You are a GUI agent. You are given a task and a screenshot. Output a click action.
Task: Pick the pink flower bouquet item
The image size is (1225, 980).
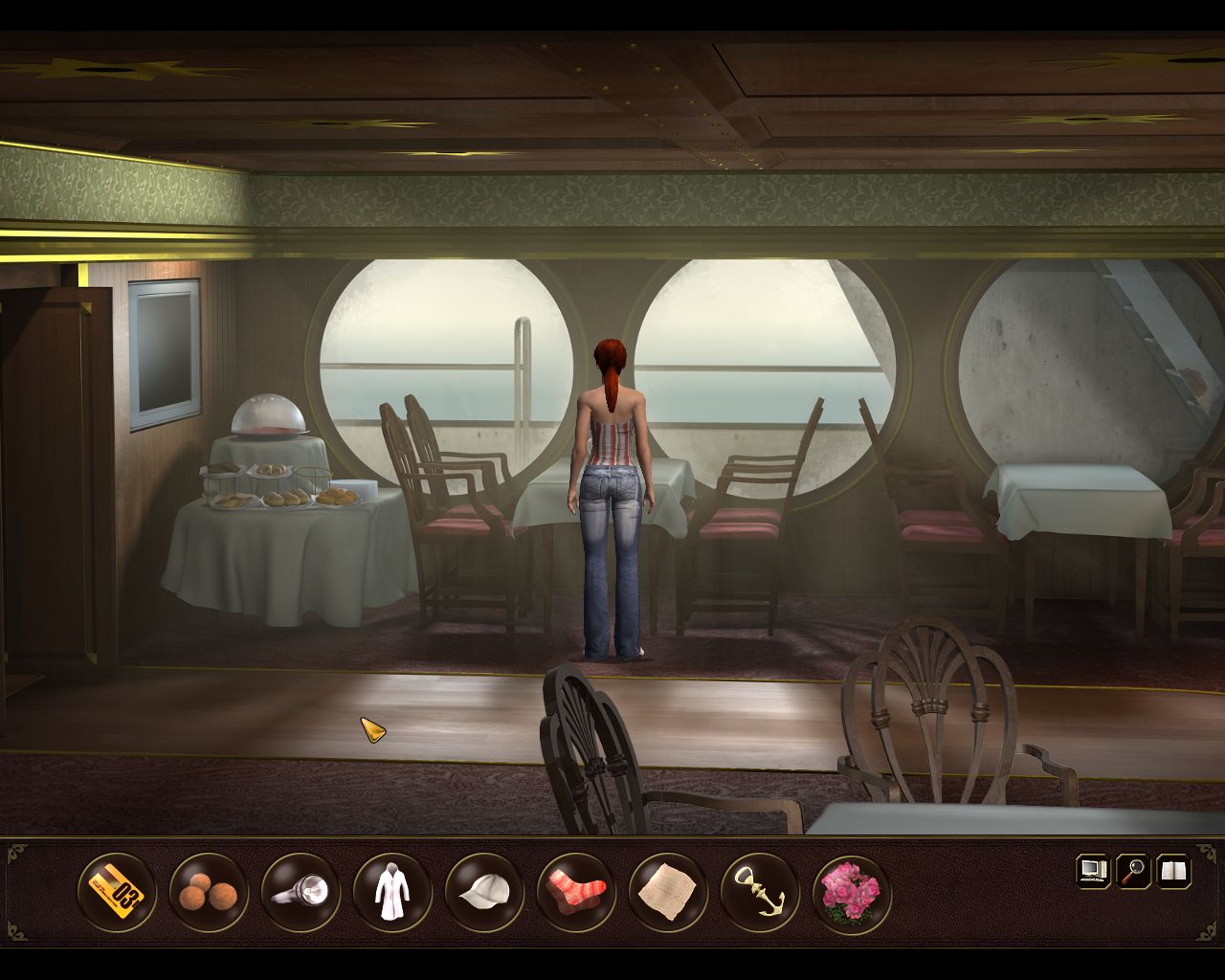[x=851, y=892]
